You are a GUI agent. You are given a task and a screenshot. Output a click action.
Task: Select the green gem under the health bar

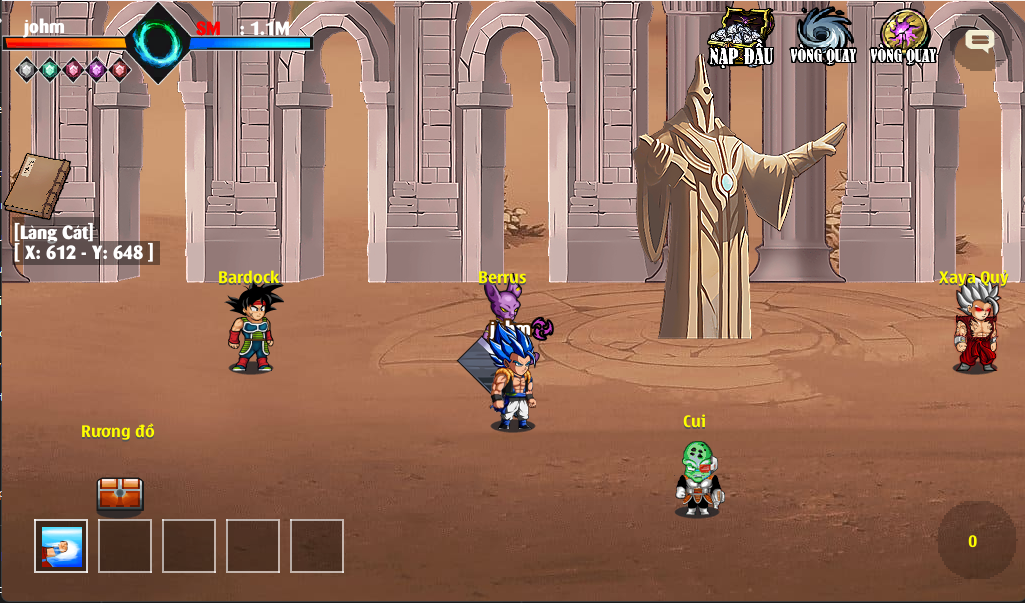(50, 69)
